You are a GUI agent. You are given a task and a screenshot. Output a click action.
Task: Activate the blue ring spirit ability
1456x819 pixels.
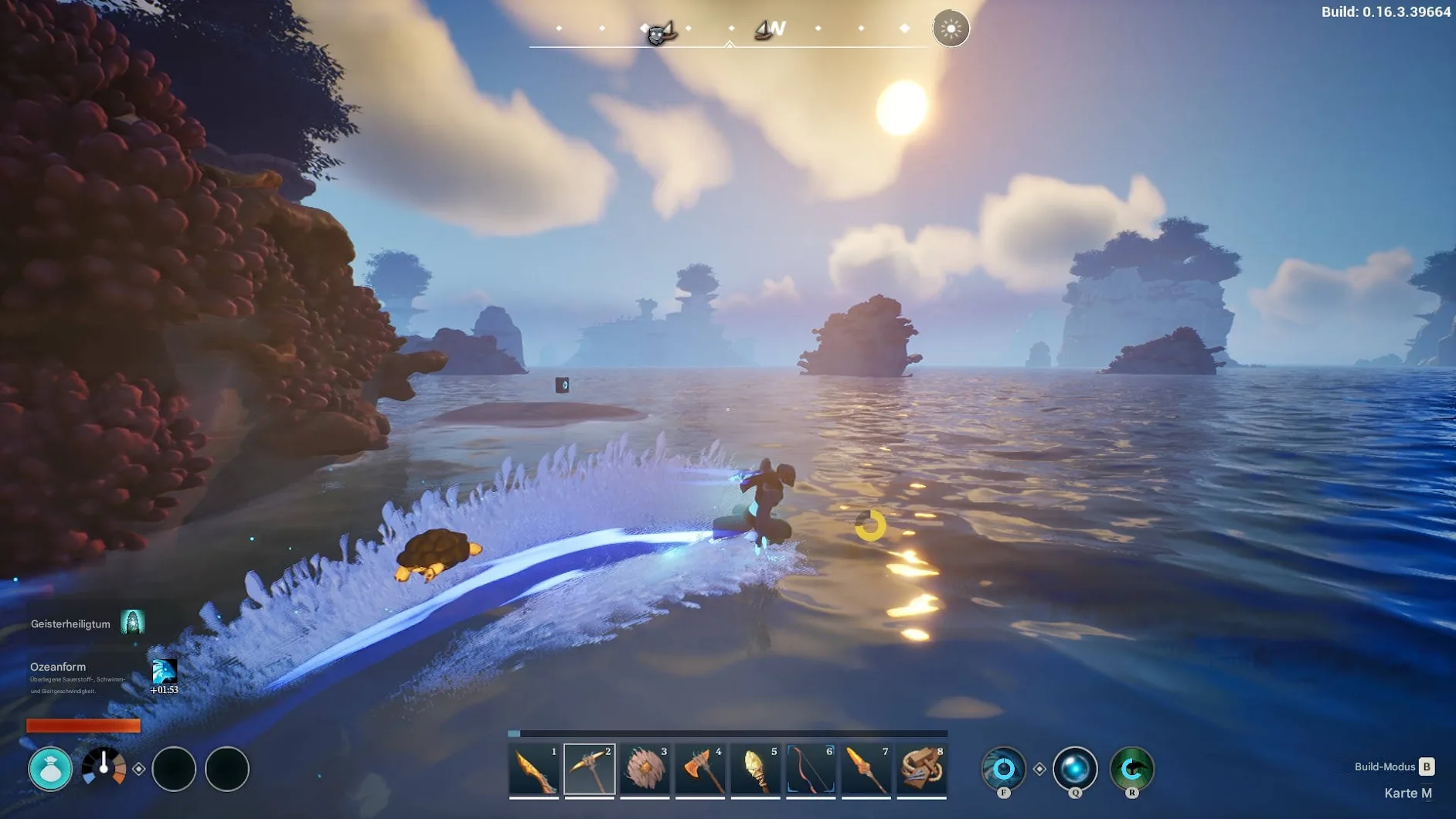click(x=1003, y=769)
